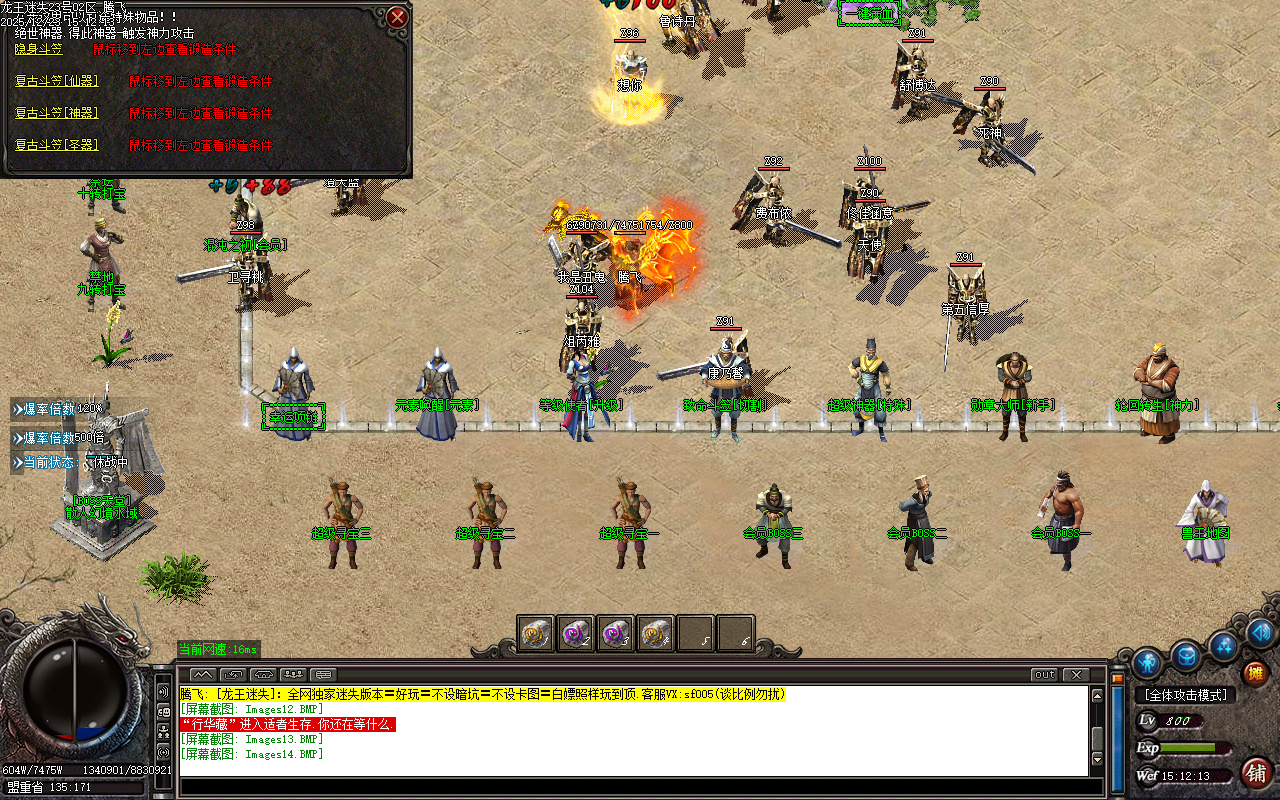1280x800 pixels.
Task: Use the purple scroll in hotbar slot 2
Action: pyautogui.click(x=576, y=633)
